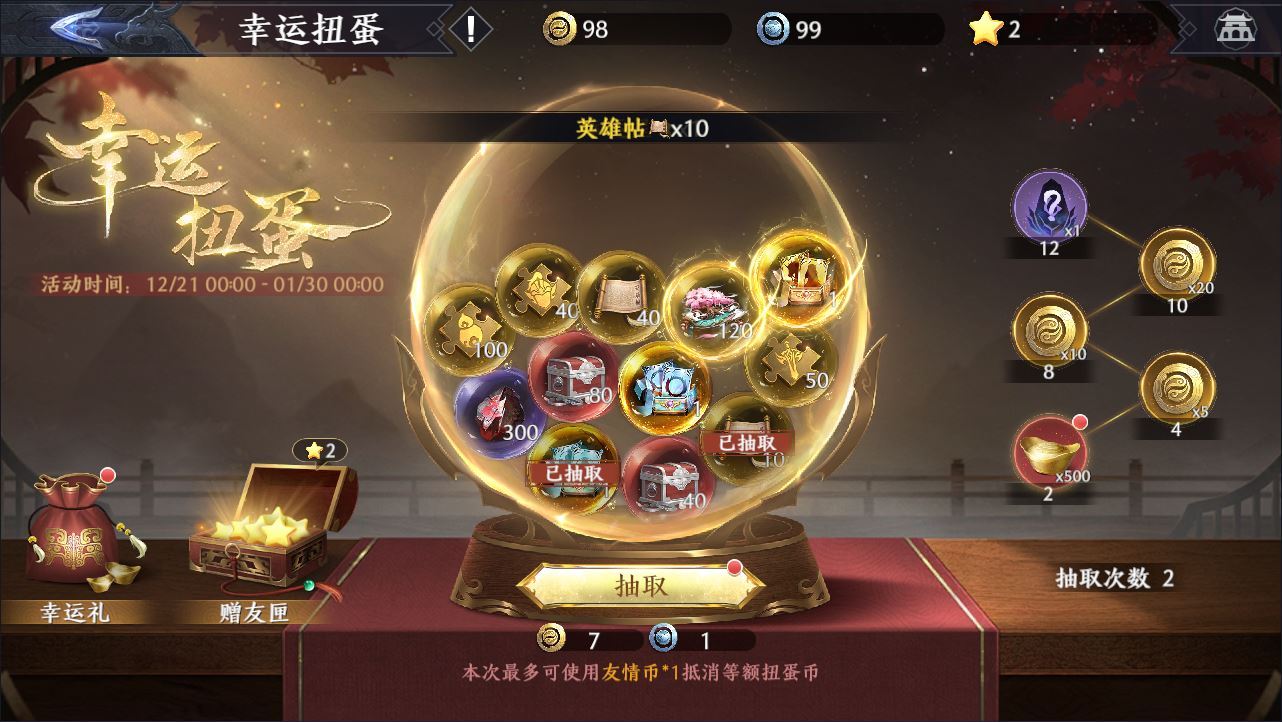Screen dimensions: 1282x722
Task: Inspect the scroll capsule worth 40
Action: [621, 297]
